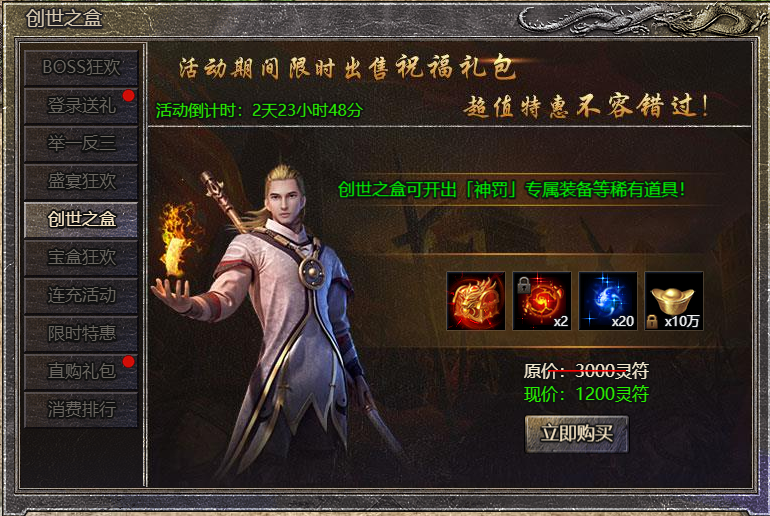The image size is (770, 516).
Task: Click the 立即购买 purchase button
Action: coord(576,434)
